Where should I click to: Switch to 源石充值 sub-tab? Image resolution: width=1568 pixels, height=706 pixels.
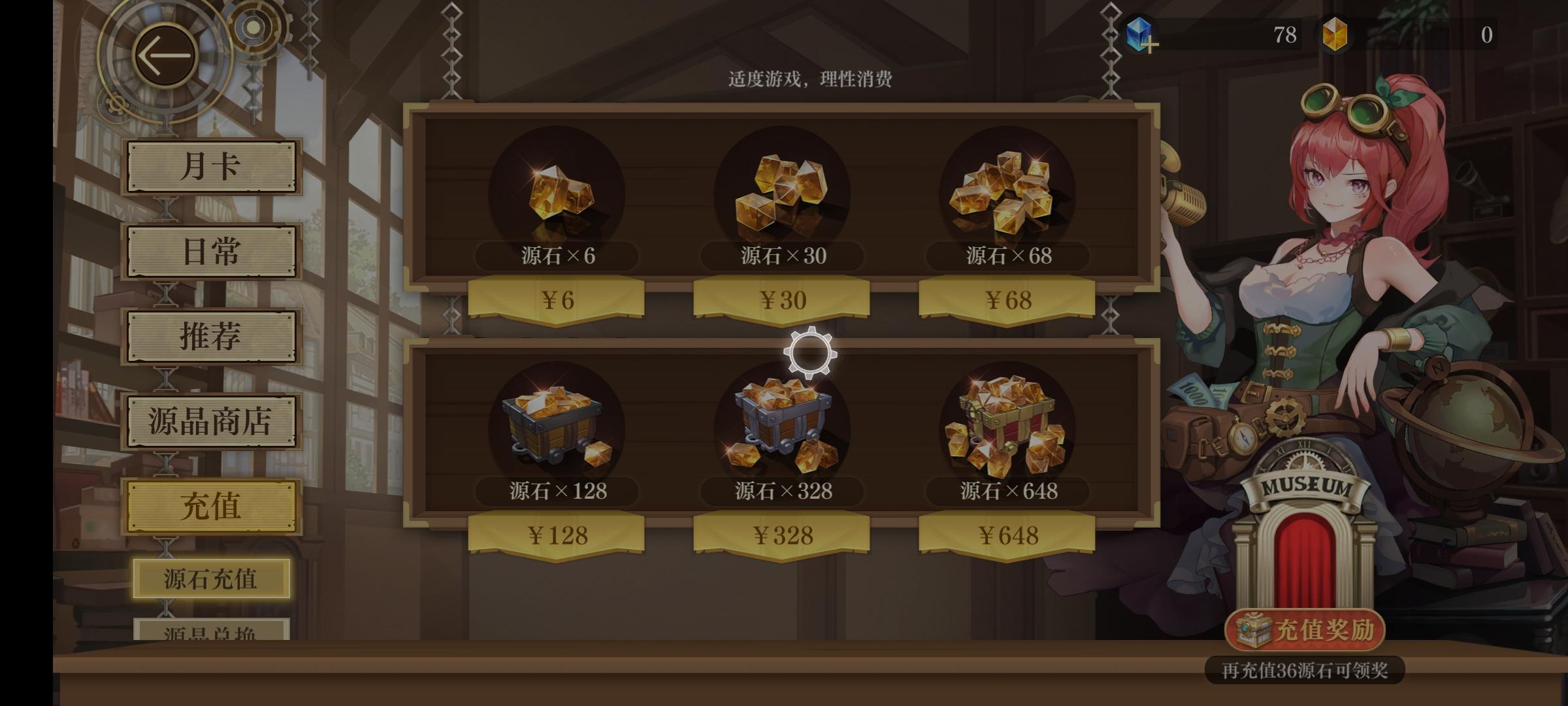[211, 579]
